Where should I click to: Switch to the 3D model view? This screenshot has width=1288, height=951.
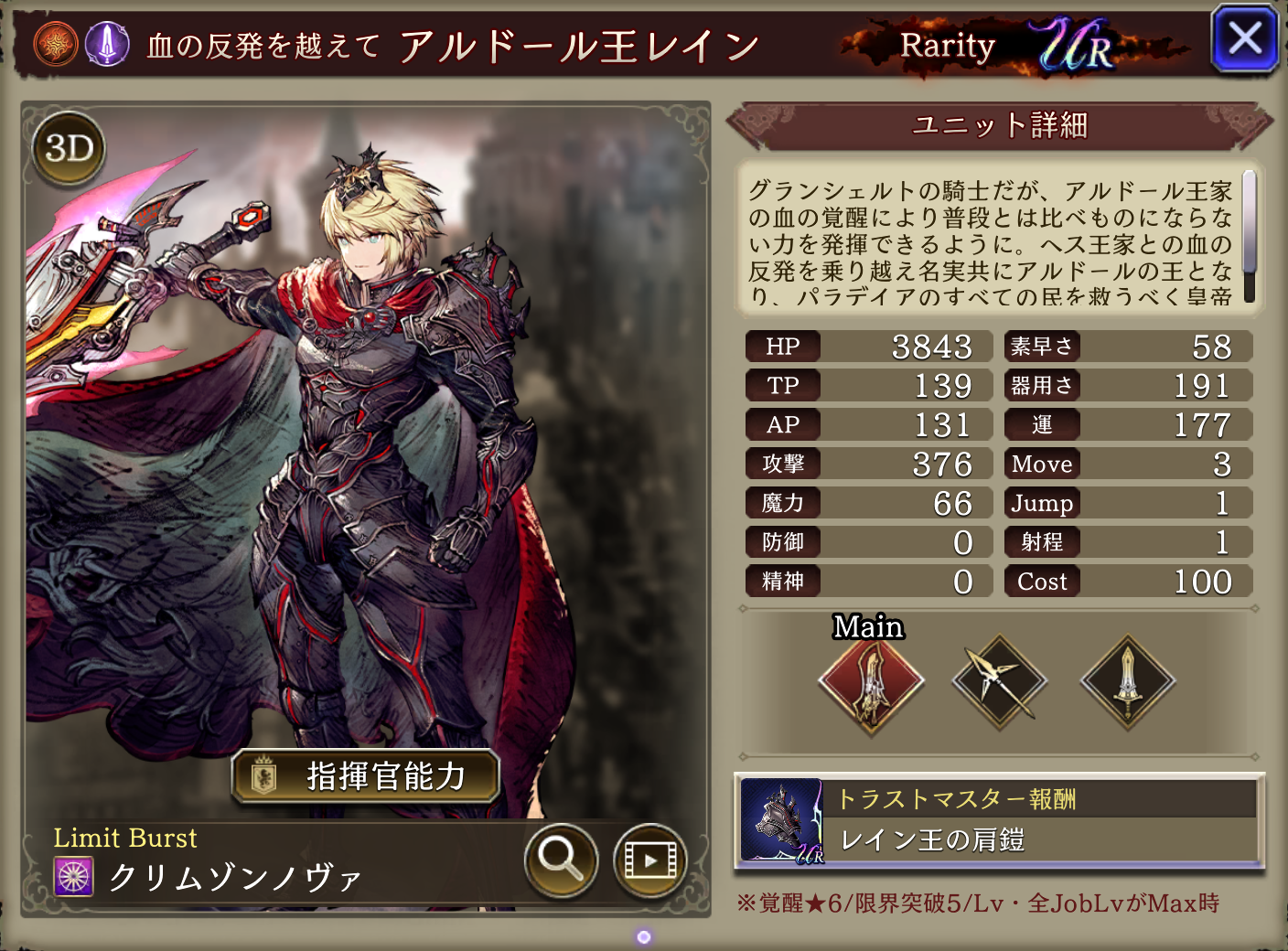point(70,148)
